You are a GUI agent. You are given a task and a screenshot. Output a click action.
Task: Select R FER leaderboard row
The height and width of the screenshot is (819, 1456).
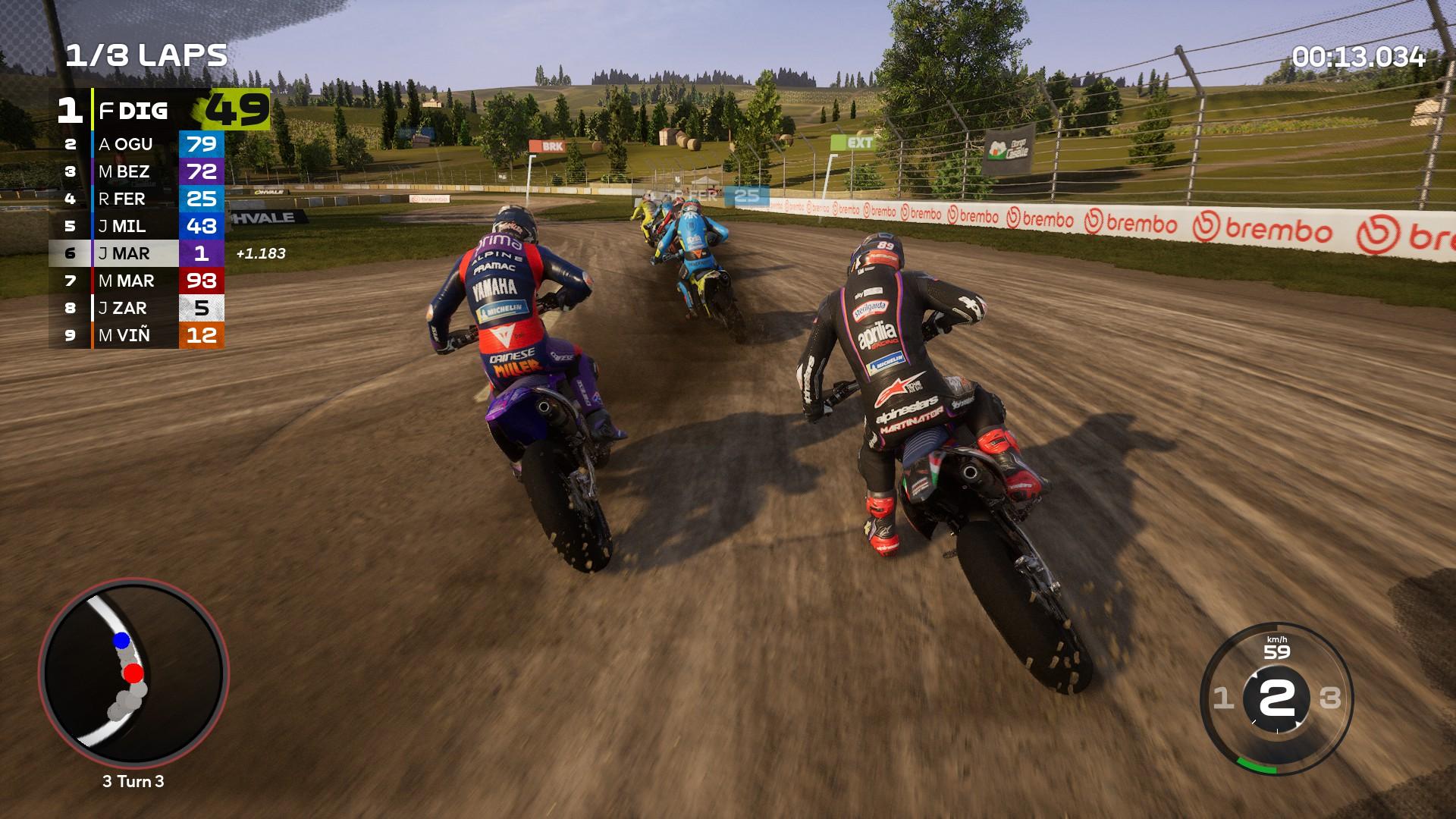[x=137, y=199]
